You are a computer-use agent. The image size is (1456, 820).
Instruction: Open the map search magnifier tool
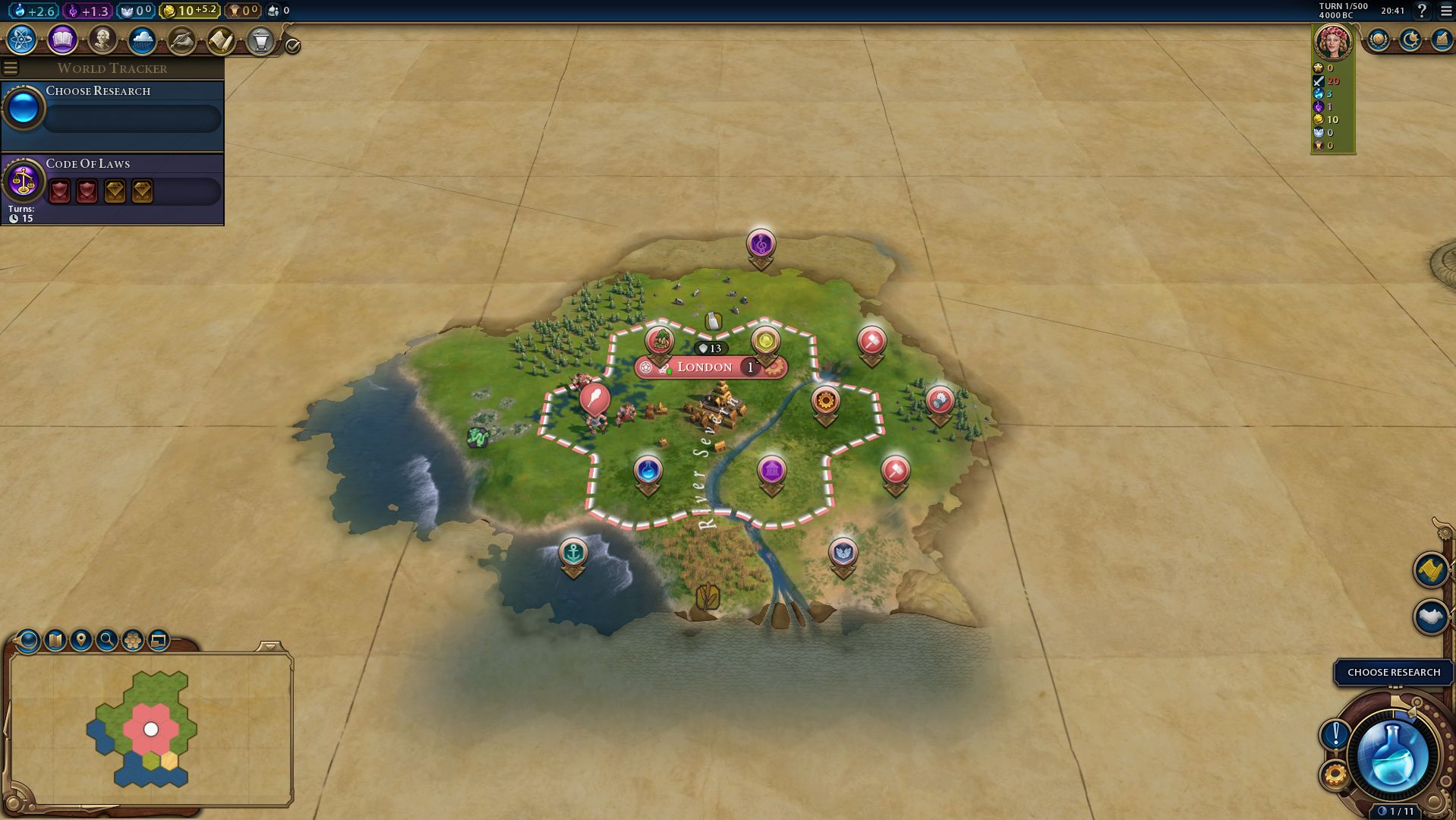click(x=107, y=640)
